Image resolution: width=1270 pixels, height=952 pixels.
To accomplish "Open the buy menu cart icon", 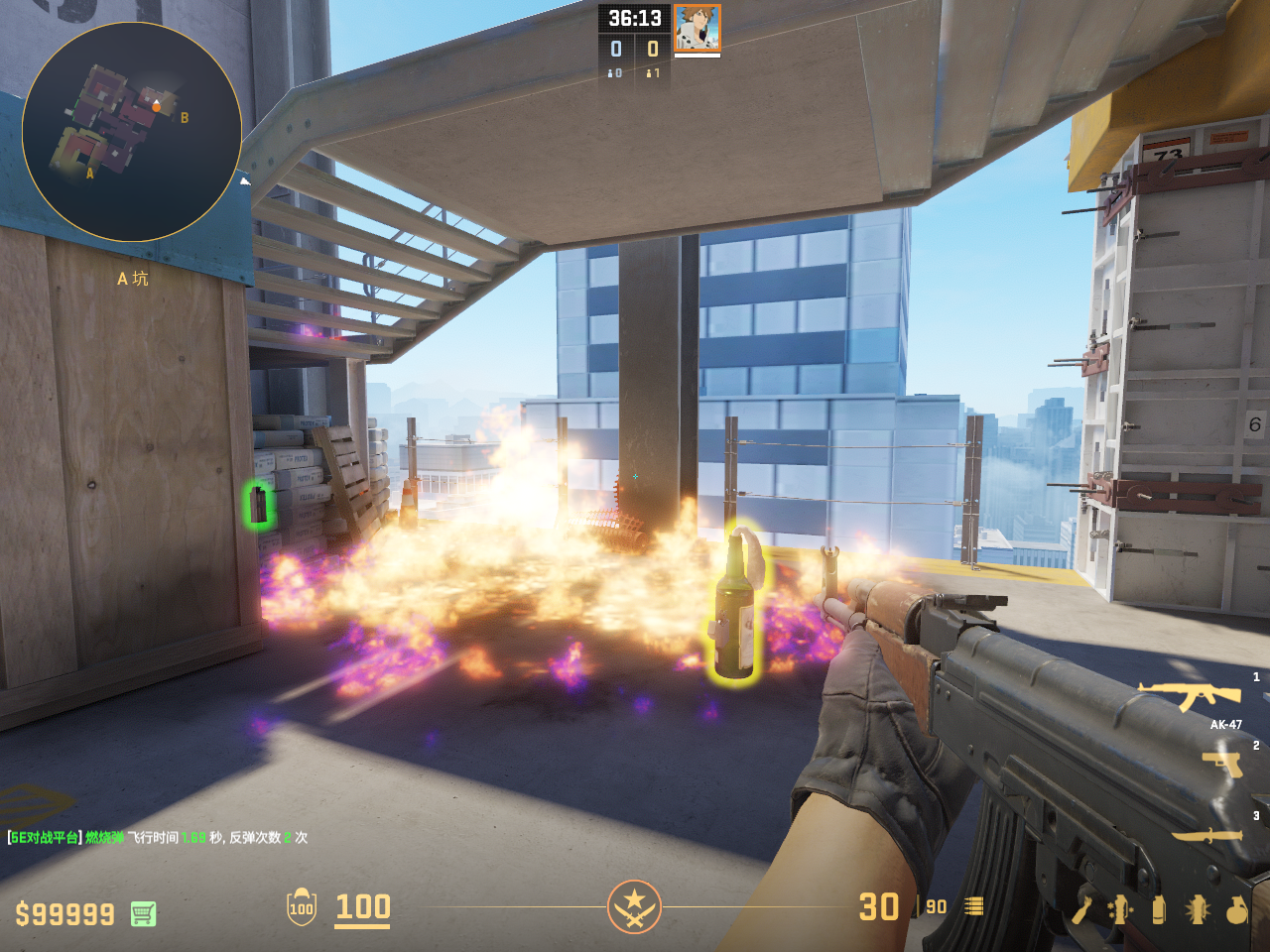I will pos(143,913).
